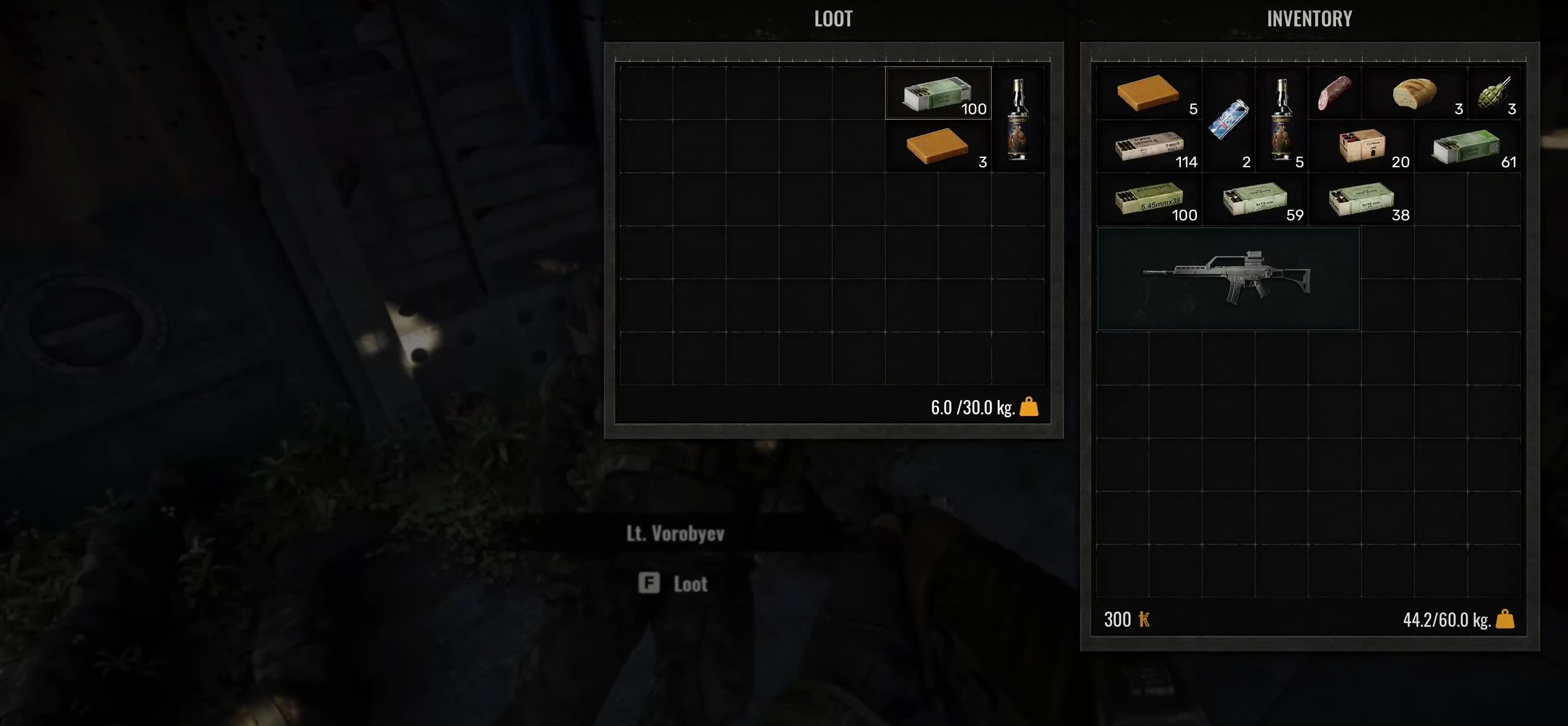
Task: Select the 5.56x45 ammo box in Loot
Action: (937, 94)
